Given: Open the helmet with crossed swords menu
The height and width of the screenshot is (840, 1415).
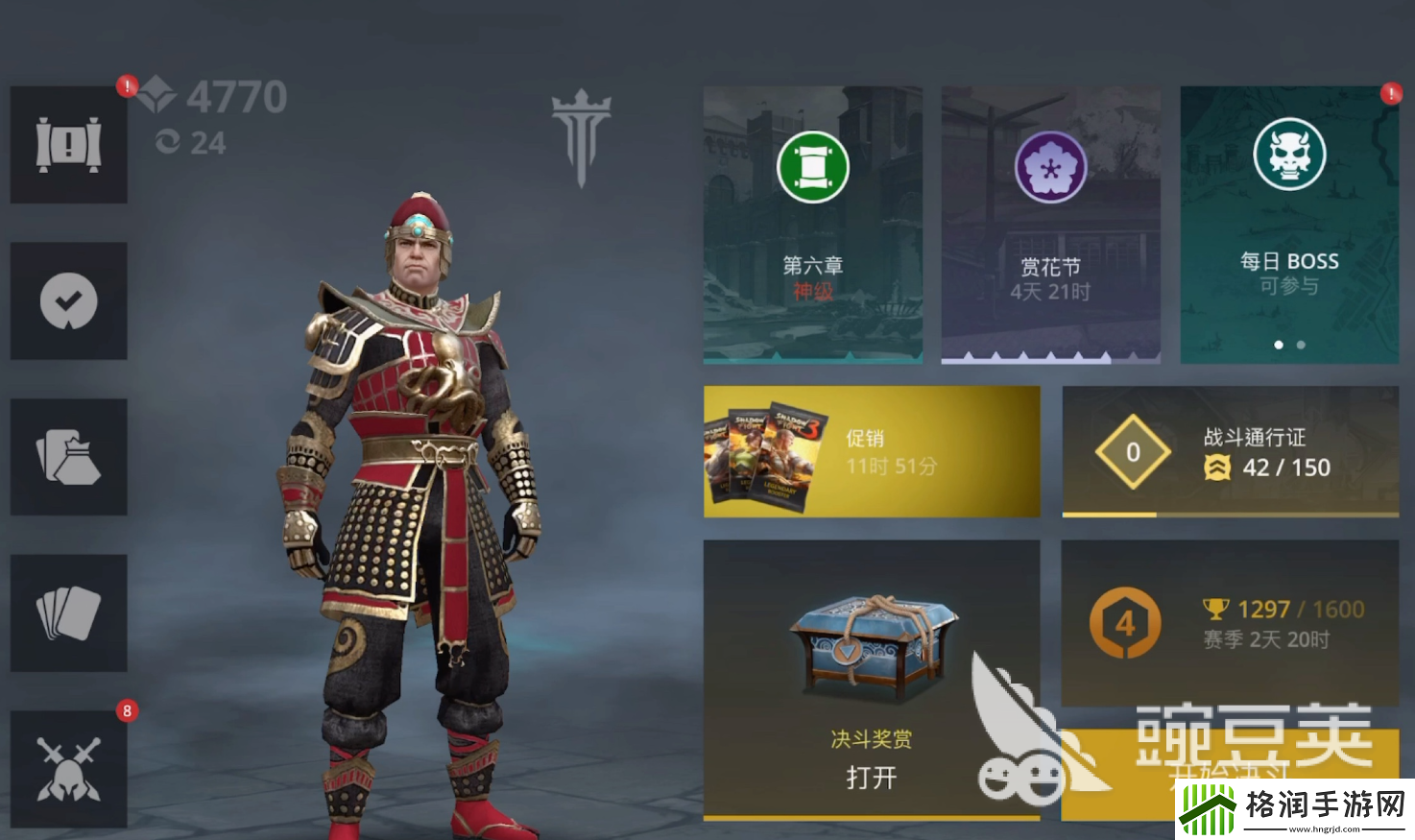Looking at the screenshot, I should [x=68, y=769].
